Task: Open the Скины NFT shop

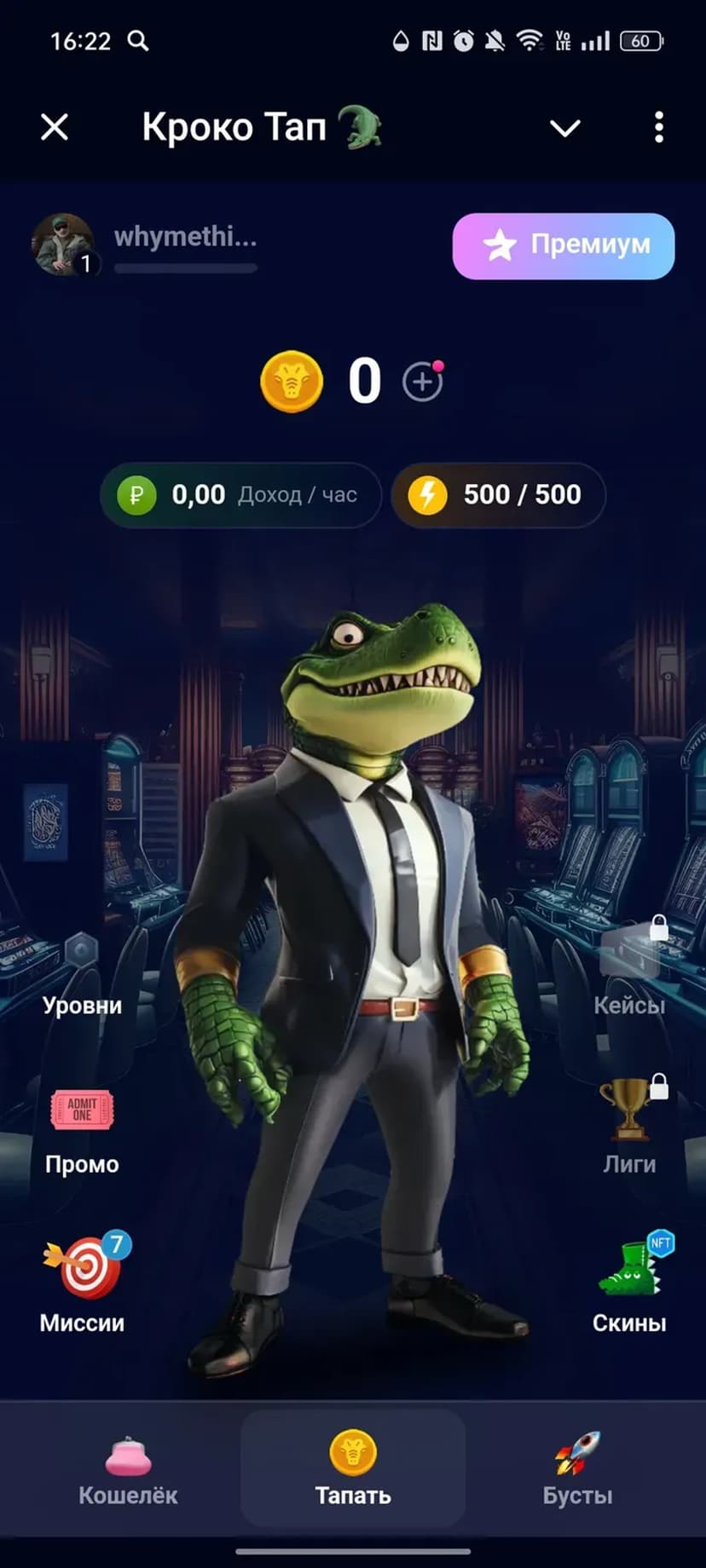Action: coord(630,1284)
